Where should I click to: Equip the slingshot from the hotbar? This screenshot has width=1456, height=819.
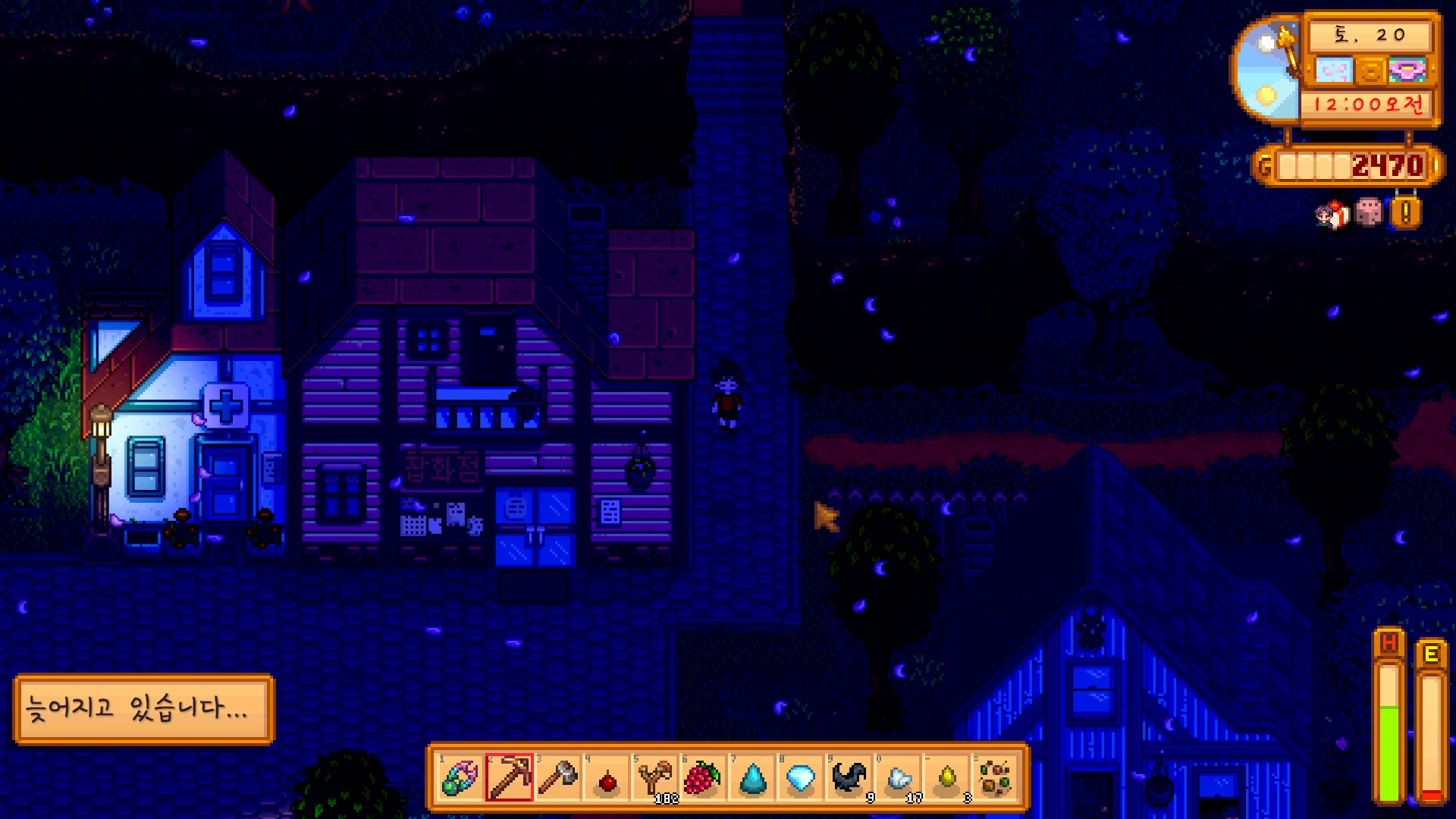click(x=655, y=778)
